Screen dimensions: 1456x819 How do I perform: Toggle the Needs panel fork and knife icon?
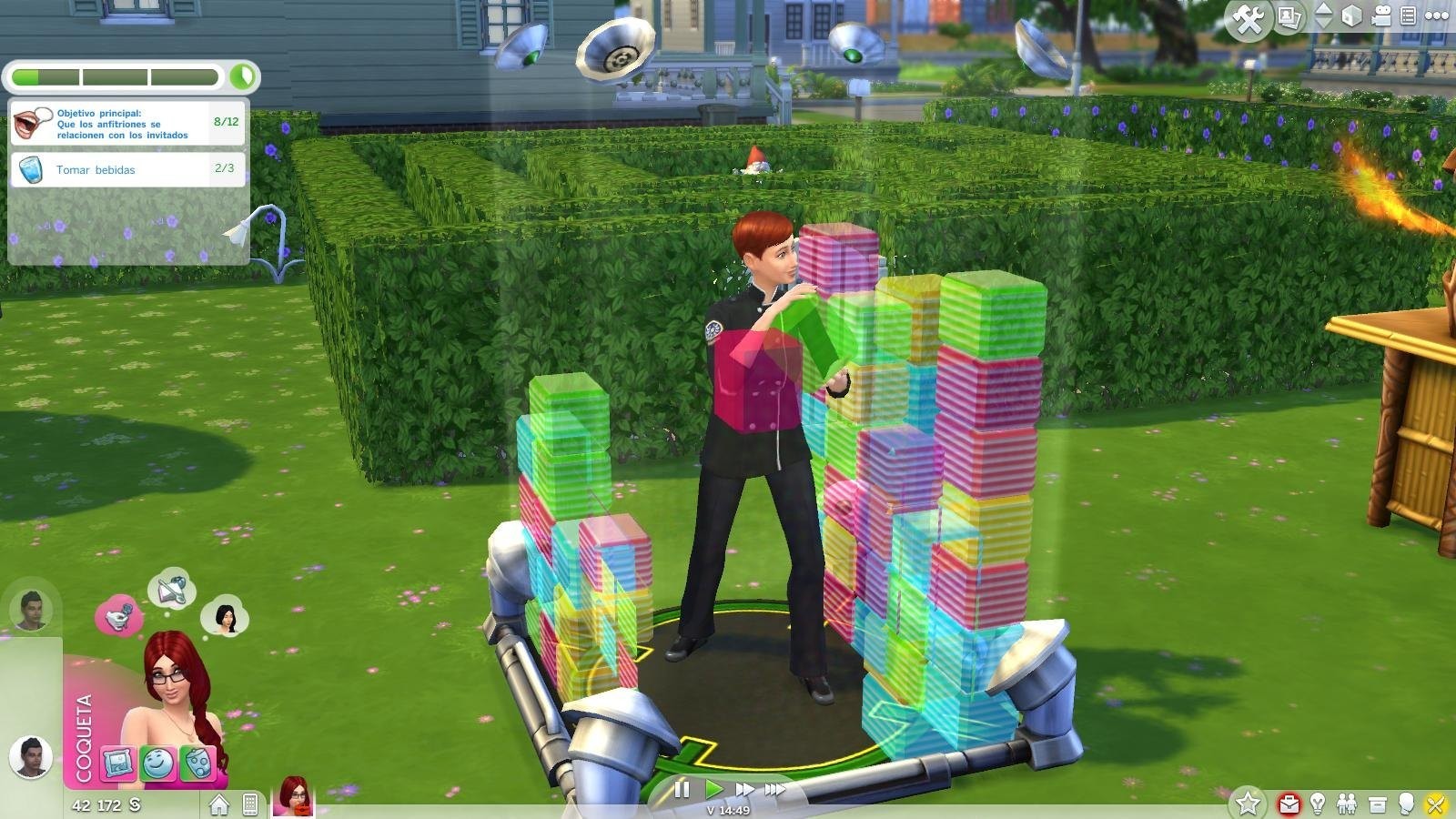1436,804
